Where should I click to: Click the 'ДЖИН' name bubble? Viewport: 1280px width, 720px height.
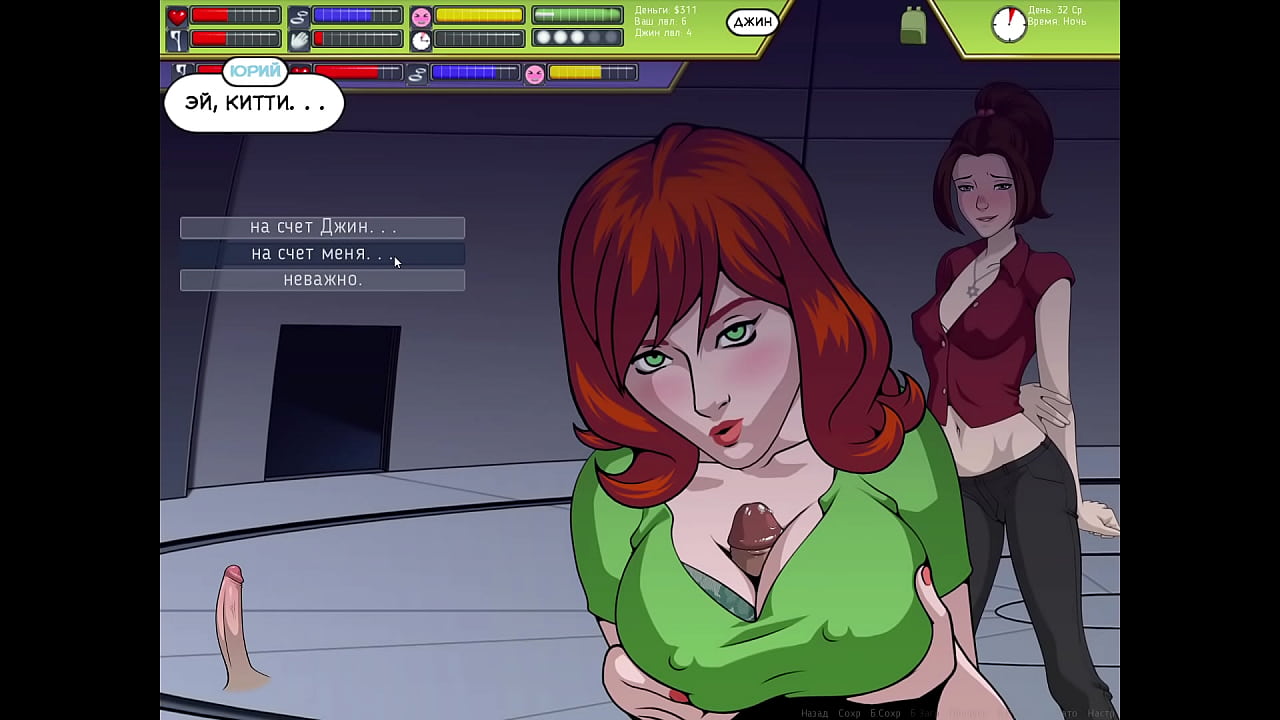point(754,22)
